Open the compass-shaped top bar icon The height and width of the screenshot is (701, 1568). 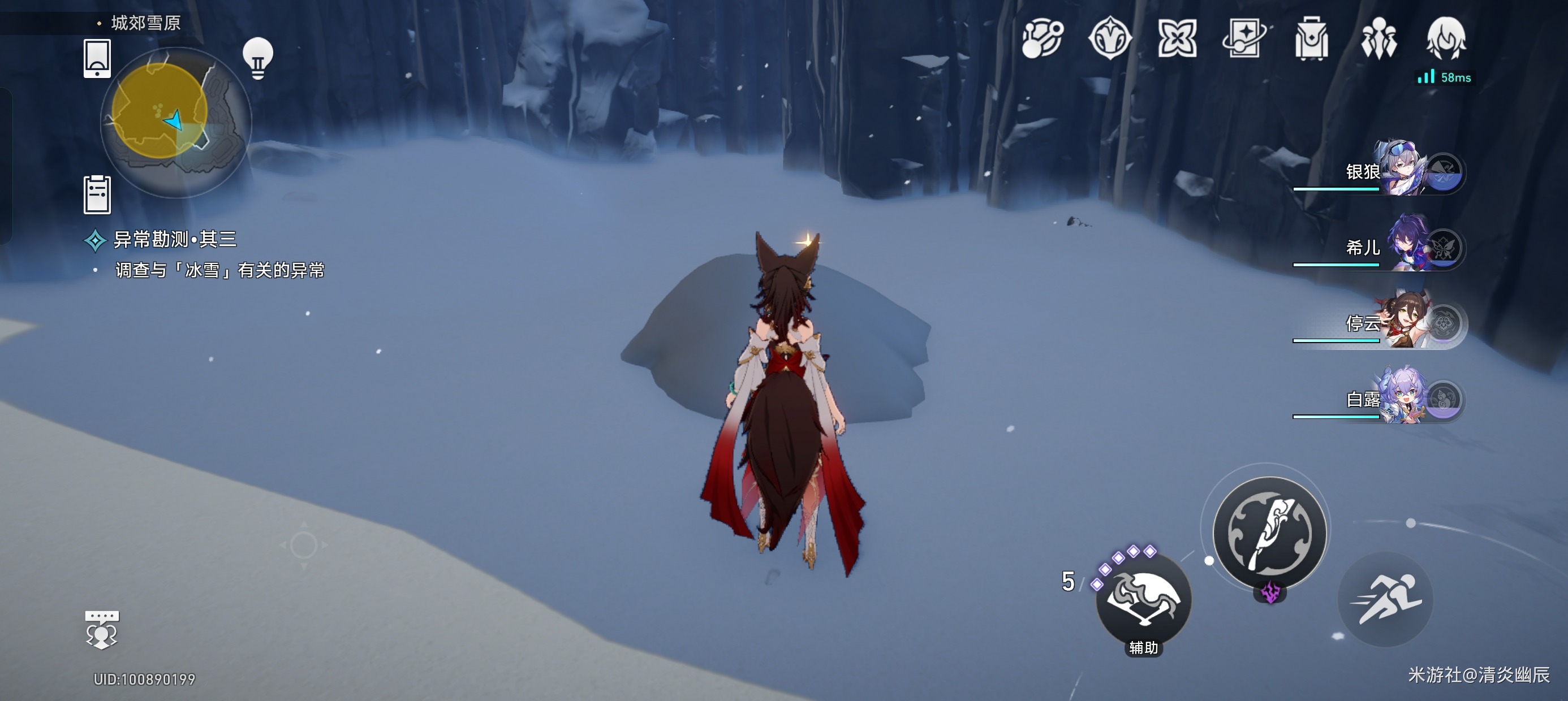(x=1110, y=39)
